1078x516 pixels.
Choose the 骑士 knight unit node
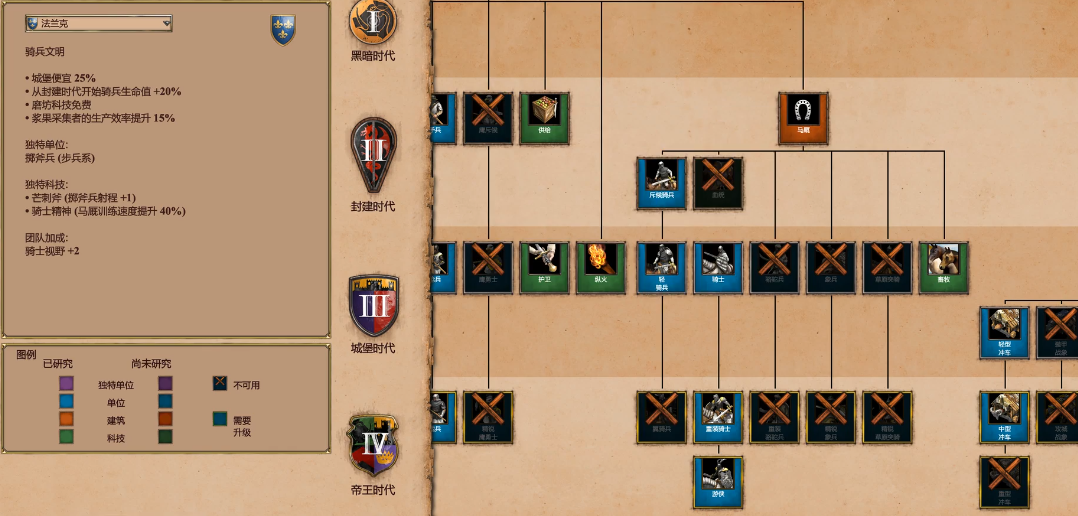pos(718,267)
